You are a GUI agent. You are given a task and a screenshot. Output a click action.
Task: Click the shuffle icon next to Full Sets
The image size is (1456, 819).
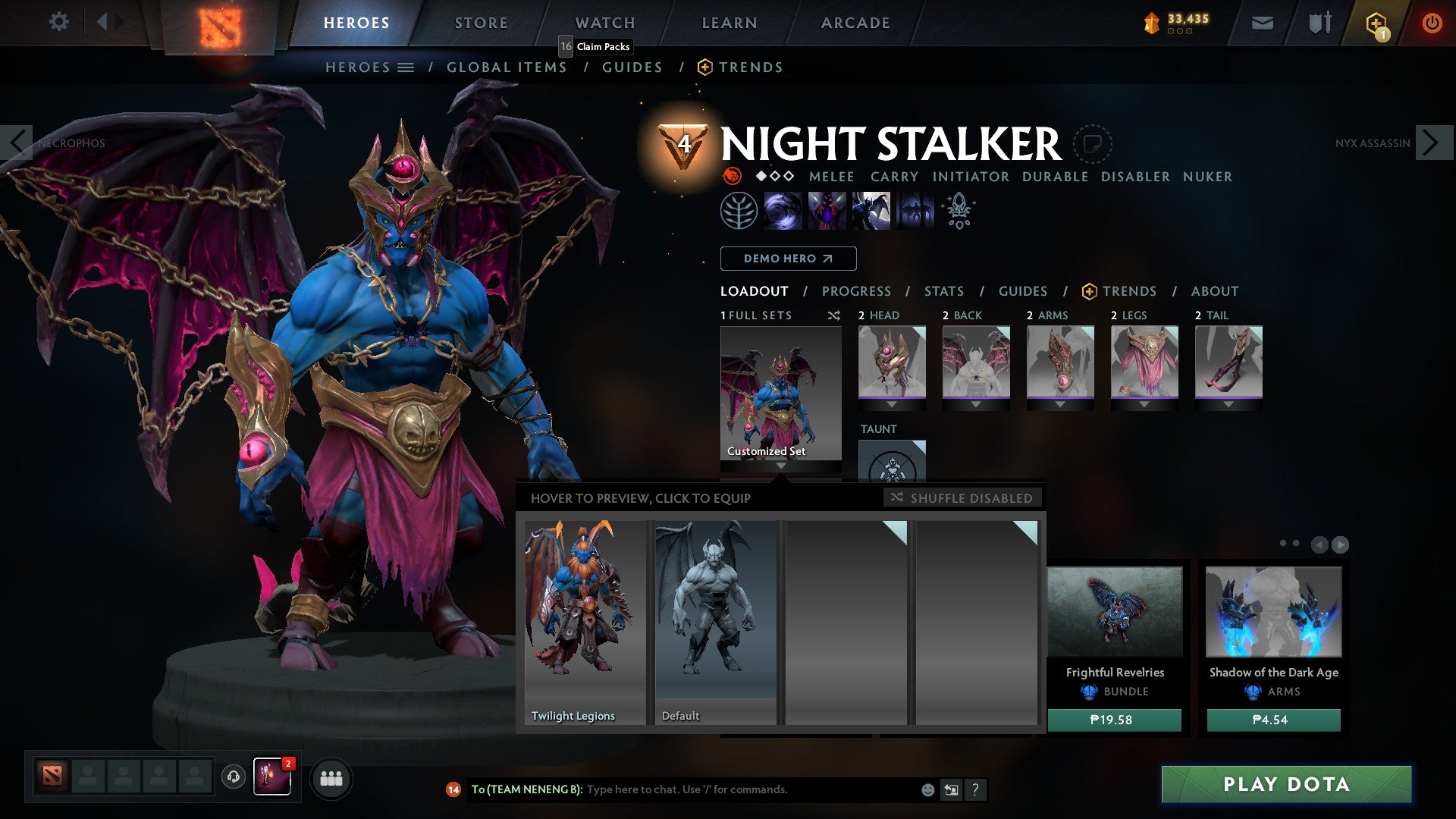point(834,315)
